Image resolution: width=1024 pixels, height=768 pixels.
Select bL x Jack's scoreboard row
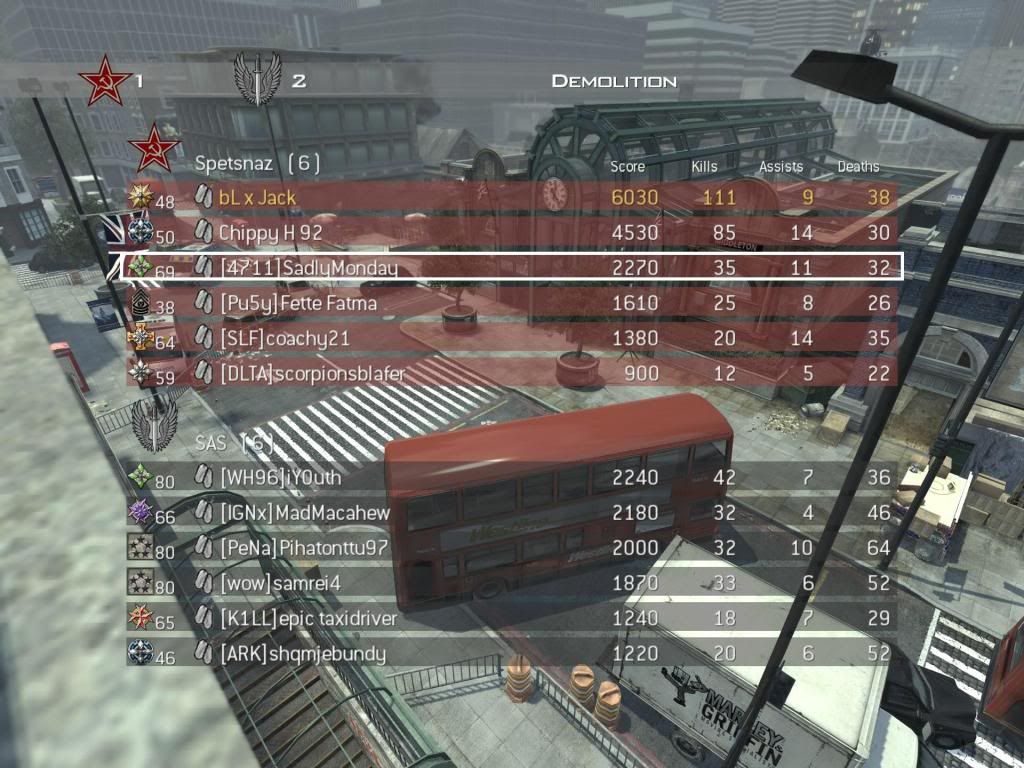pyautogui.click(x=510, y=197)
